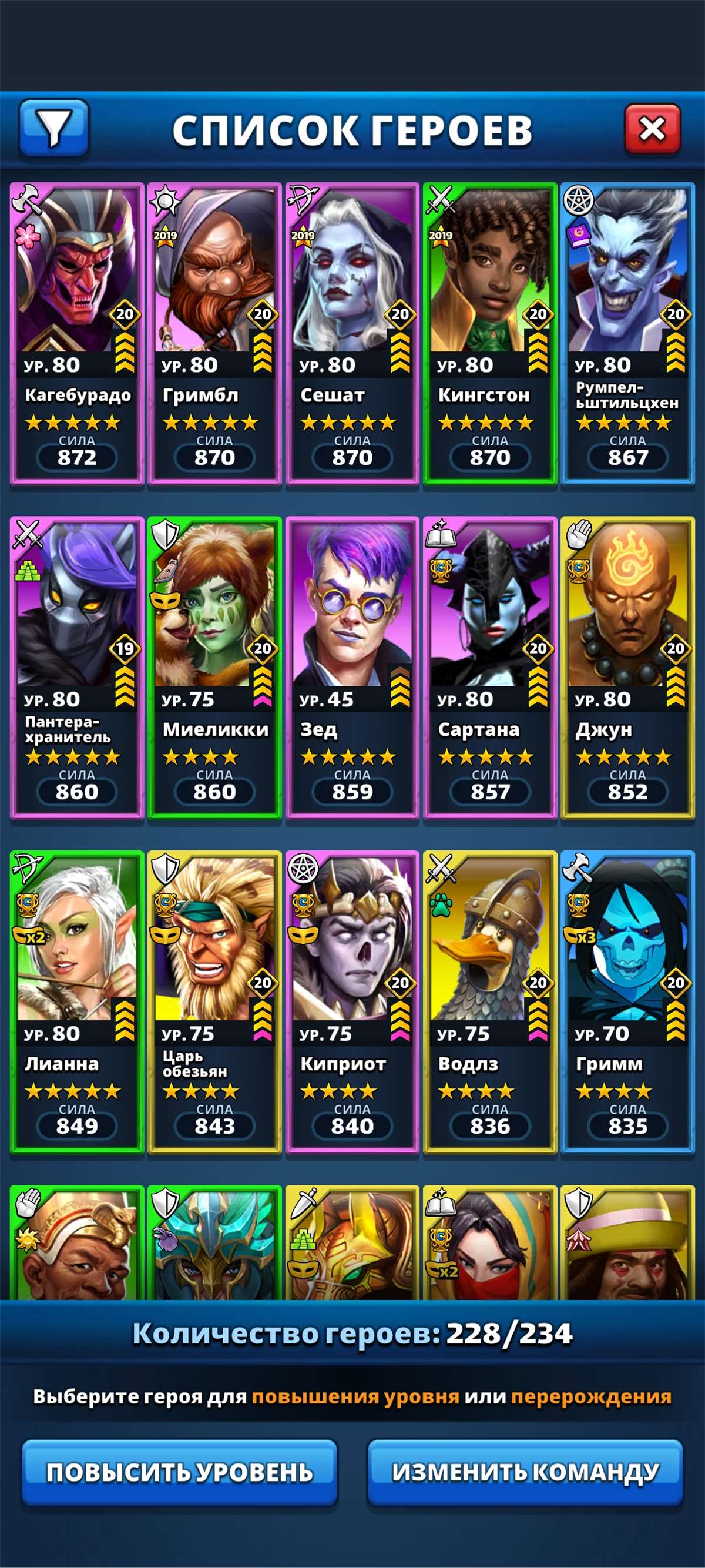
Task: Pick the Гримм hero card
Action: pos(627,1001)
